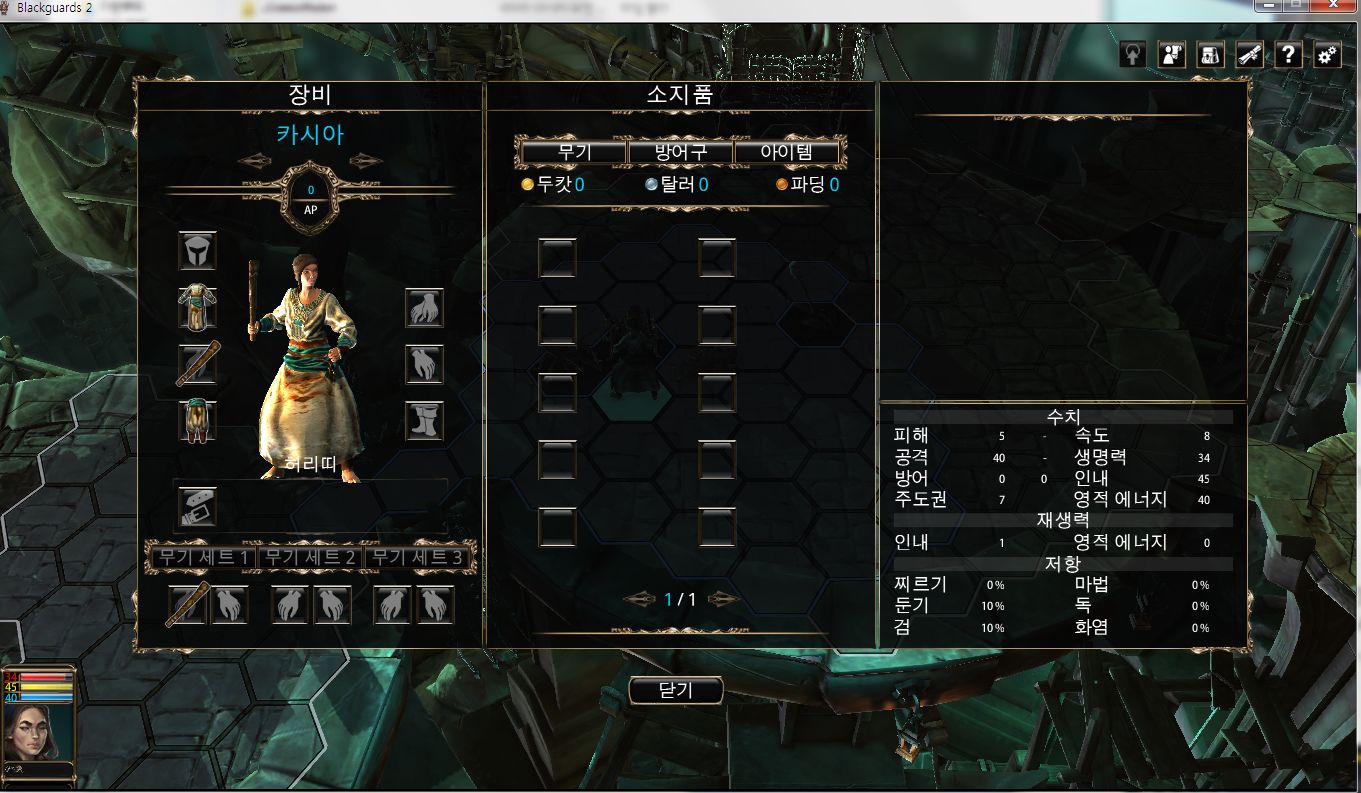Open the settings gears icon
The width and height of the screenshot is (1361, 793).
(1327, 55)
